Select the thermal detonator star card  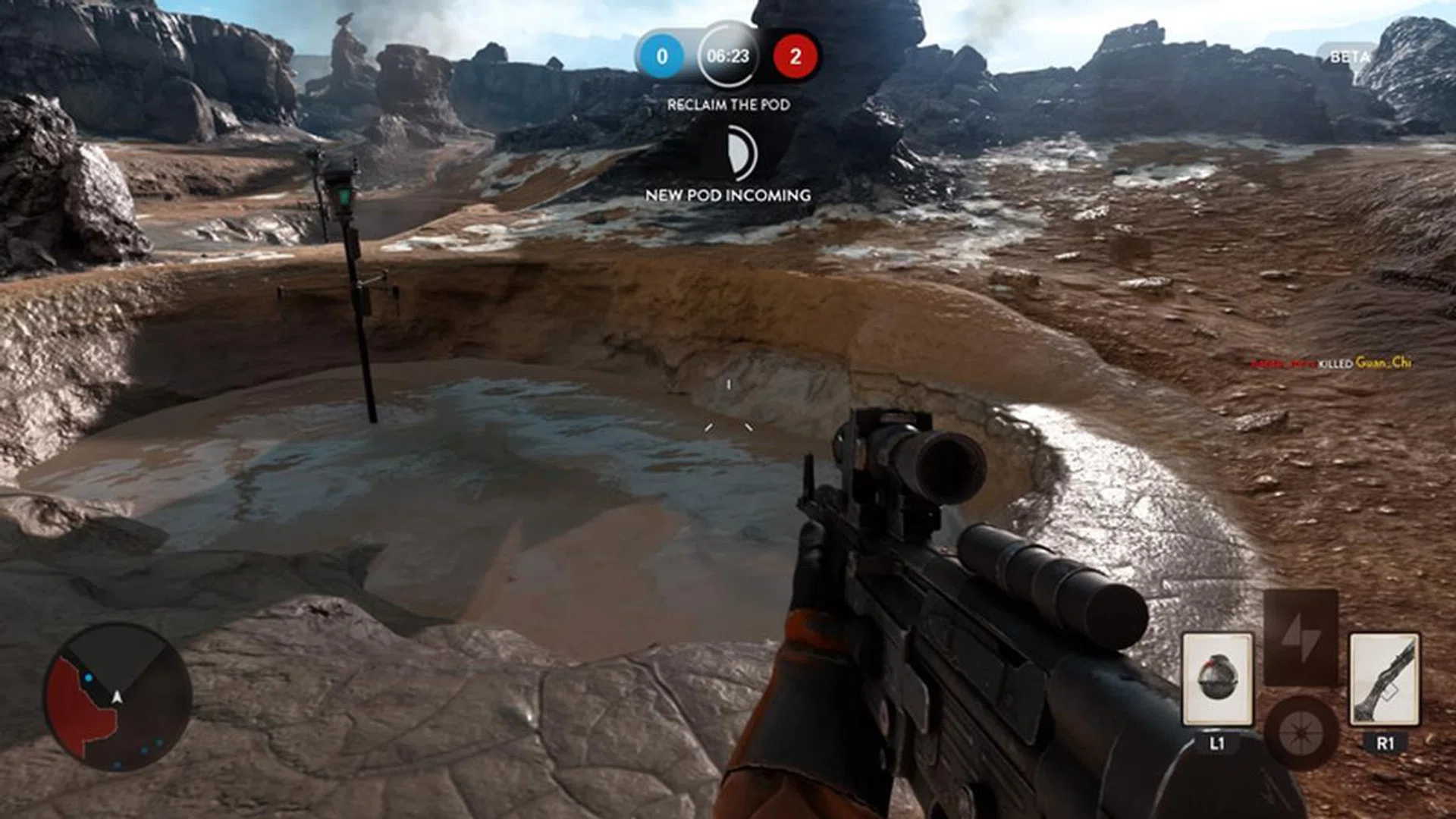[1217, 679]
